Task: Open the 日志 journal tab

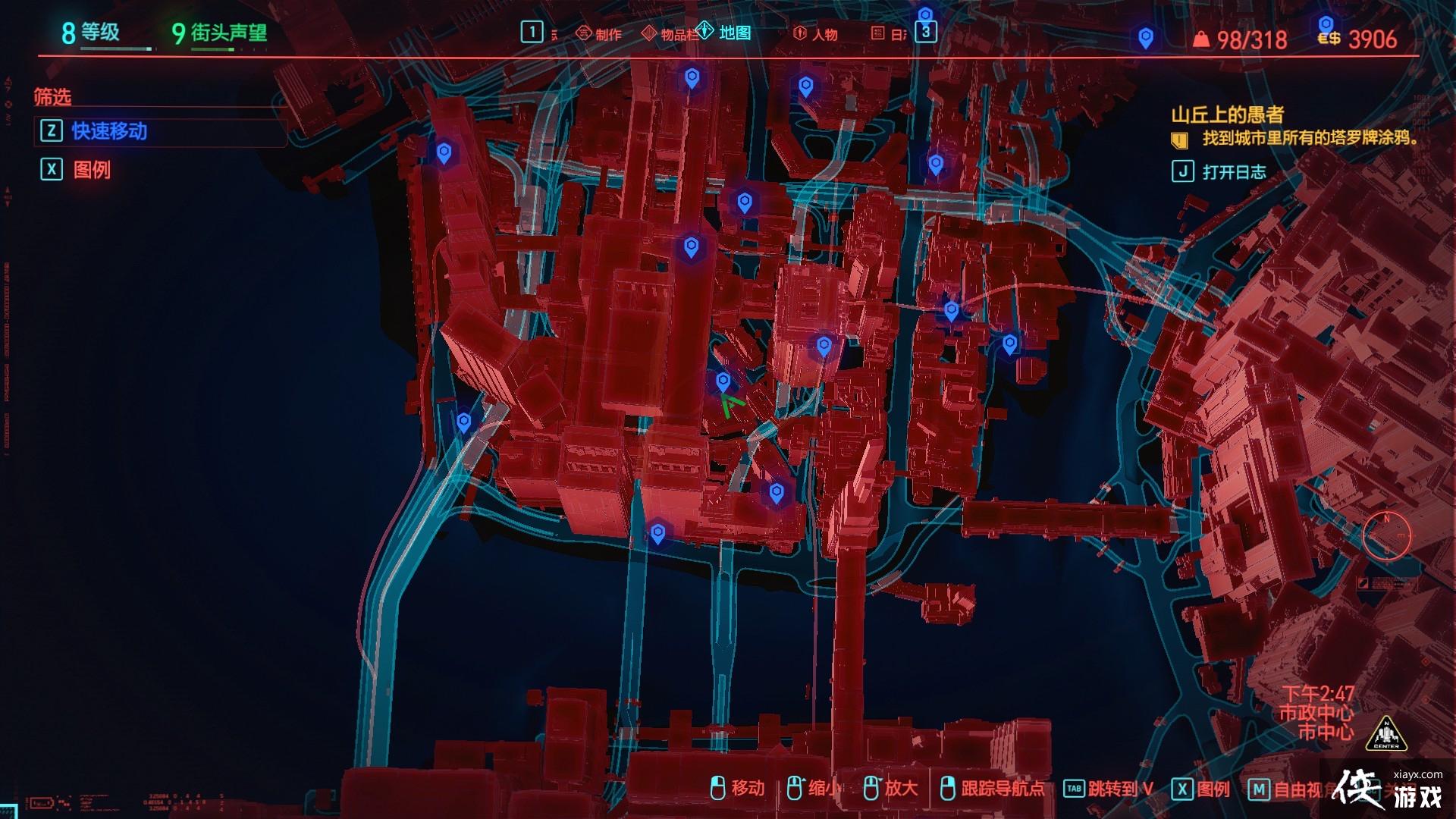Action: coord(889,34)
